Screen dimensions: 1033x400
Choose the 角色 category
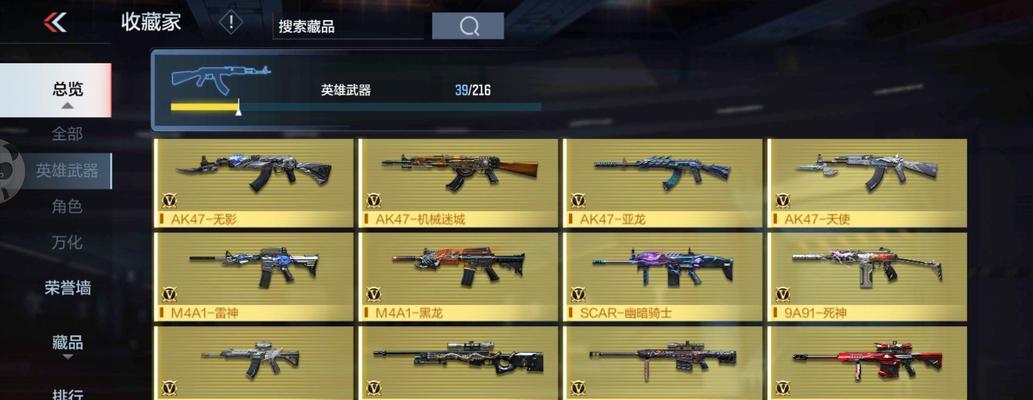click(67, 207)
